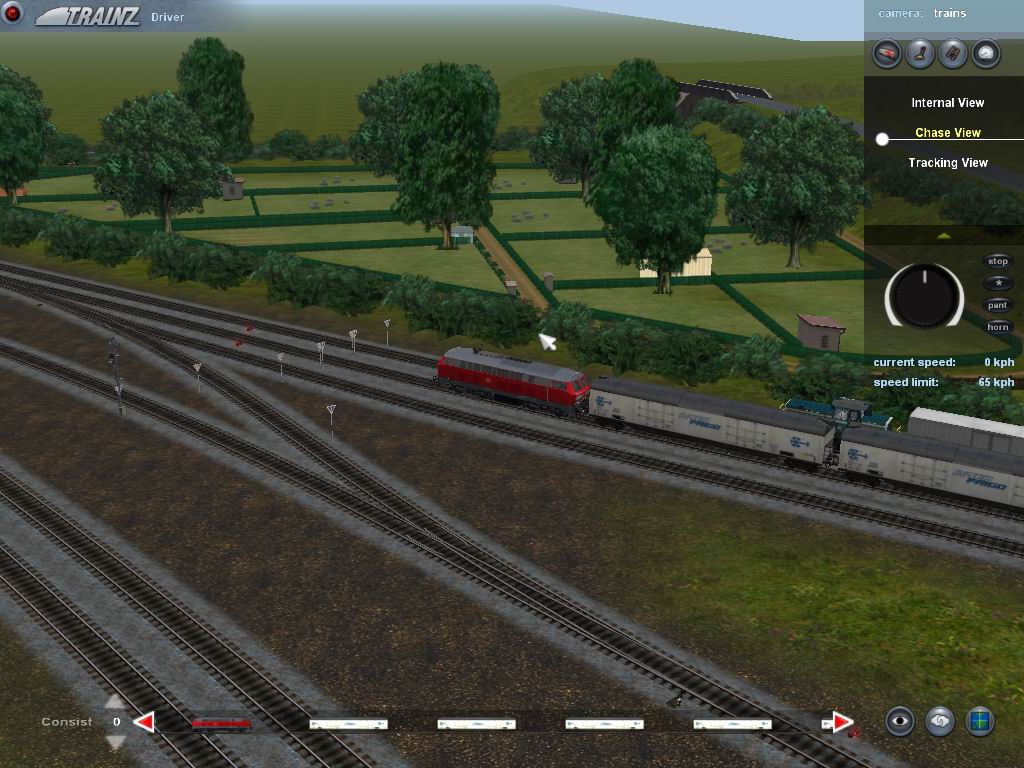1024x768 pixels.
Task: Select the red locomotive in consist bar
Action: [x=221, y=723]
